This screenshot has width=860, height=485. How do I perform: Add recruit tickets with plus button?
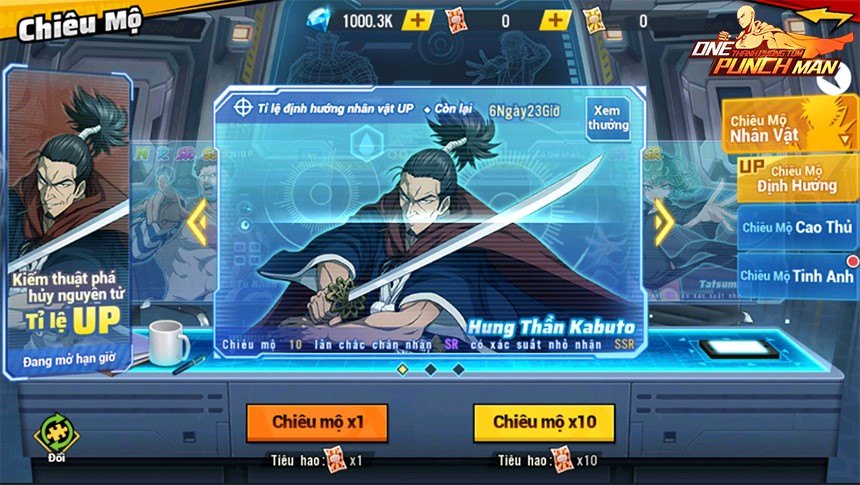click(x=555, y=20)
